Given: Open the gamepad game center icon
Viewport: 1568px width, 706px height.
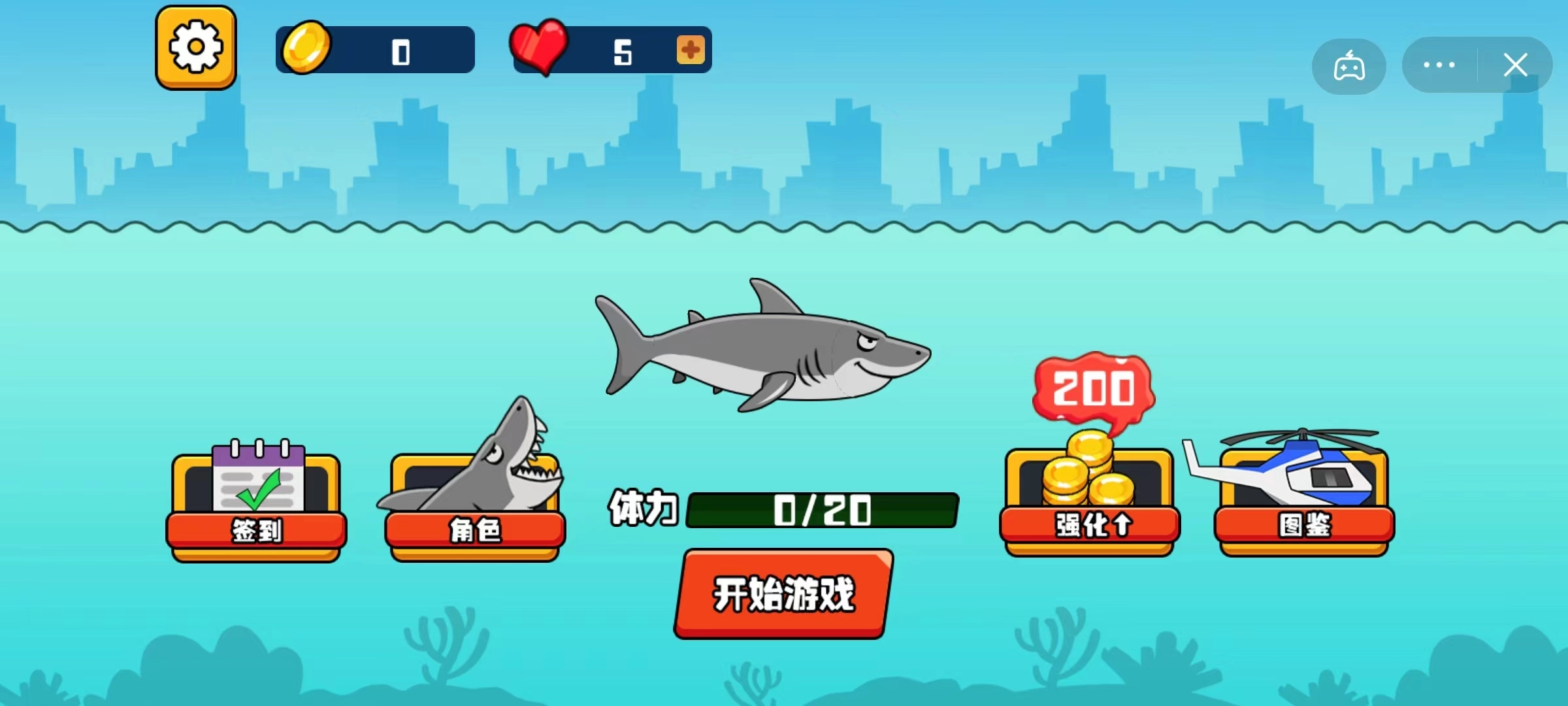Looking at the screenshot, I should [x=1348, y=65].
